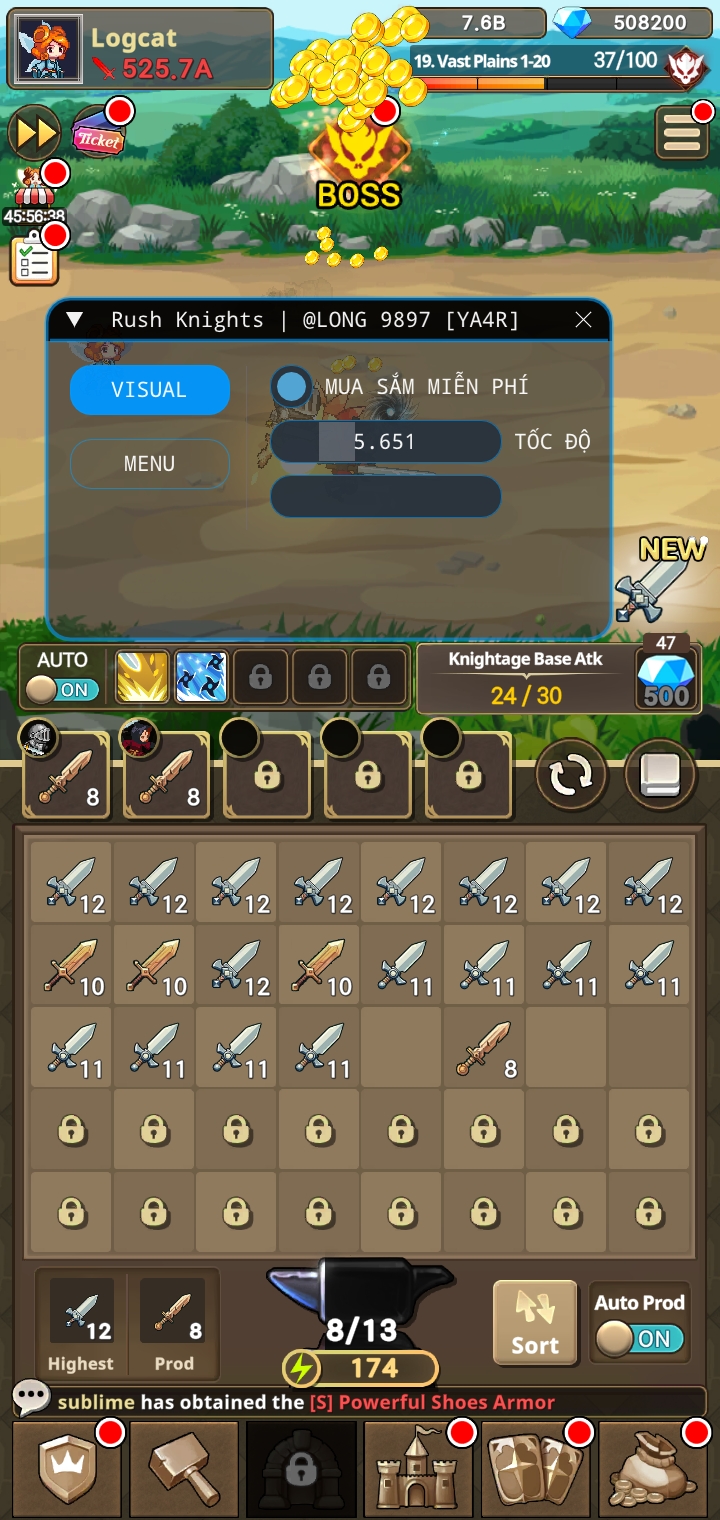Open the hamburger main menu
The height and width of the screenshot is (1520, 720).
coord(682,134)
